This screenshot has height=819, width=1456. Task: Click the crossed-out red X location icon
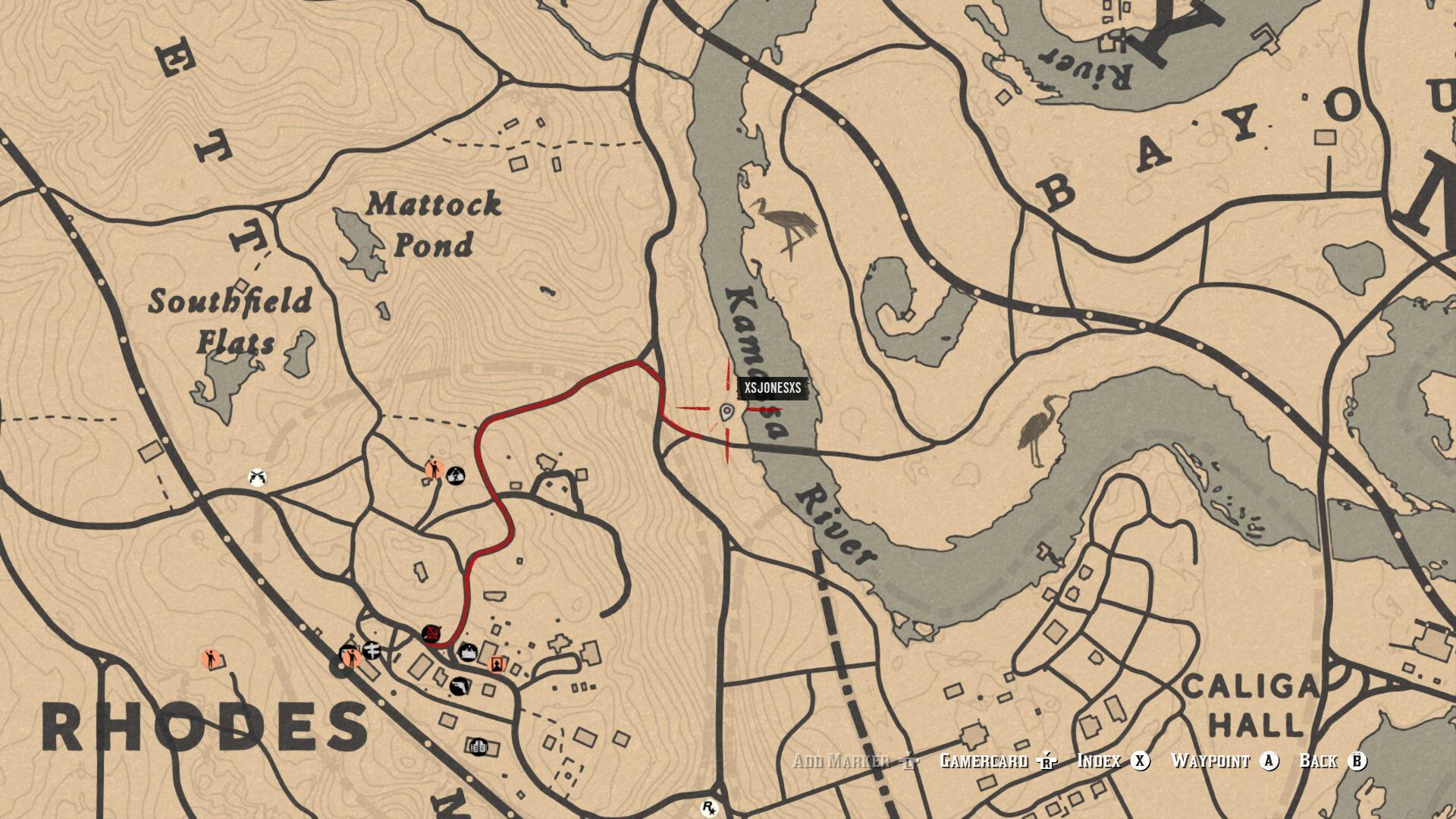[431, 632]
